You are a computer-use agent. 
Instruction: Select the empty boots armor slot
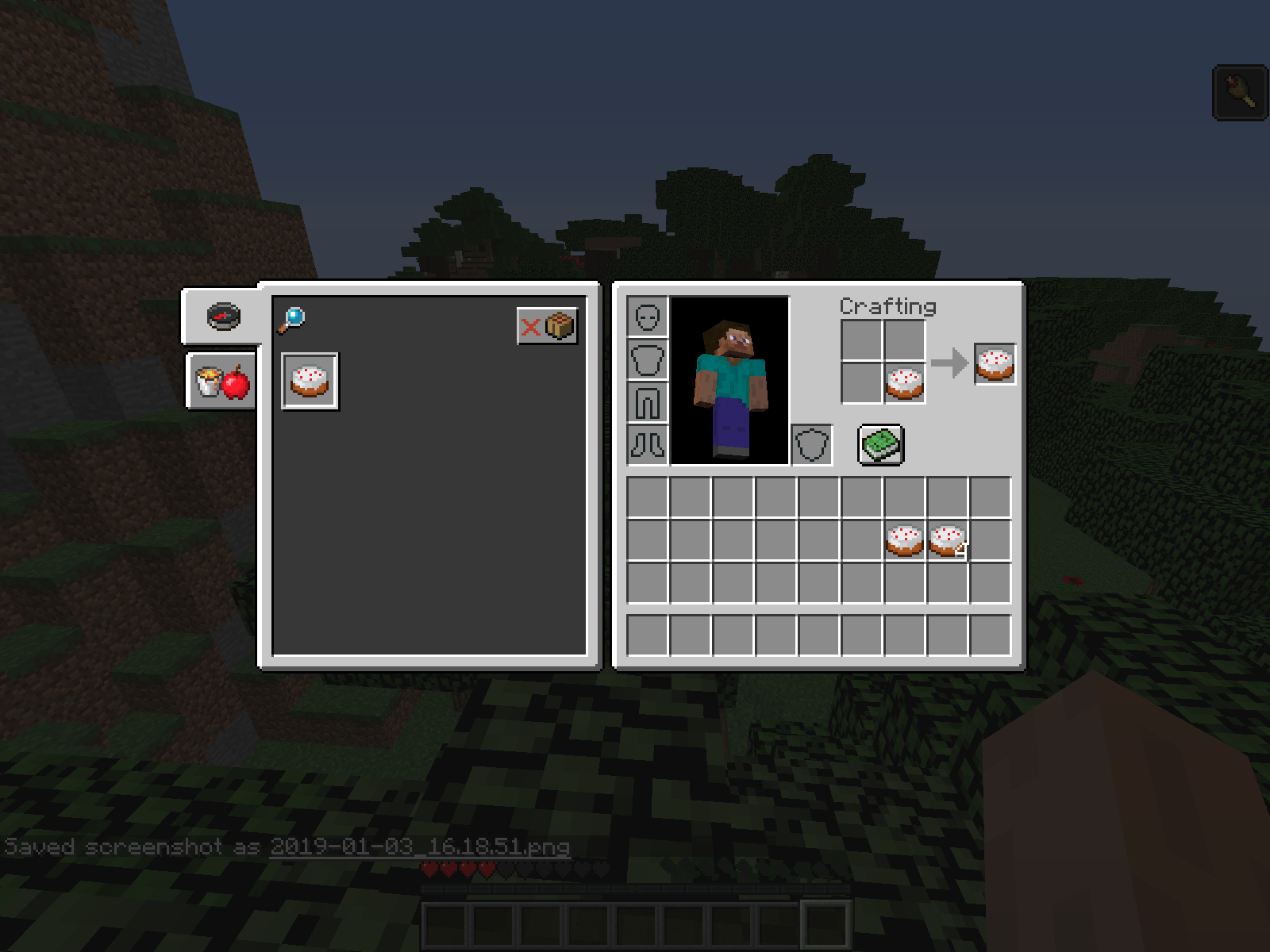point(648,444)
